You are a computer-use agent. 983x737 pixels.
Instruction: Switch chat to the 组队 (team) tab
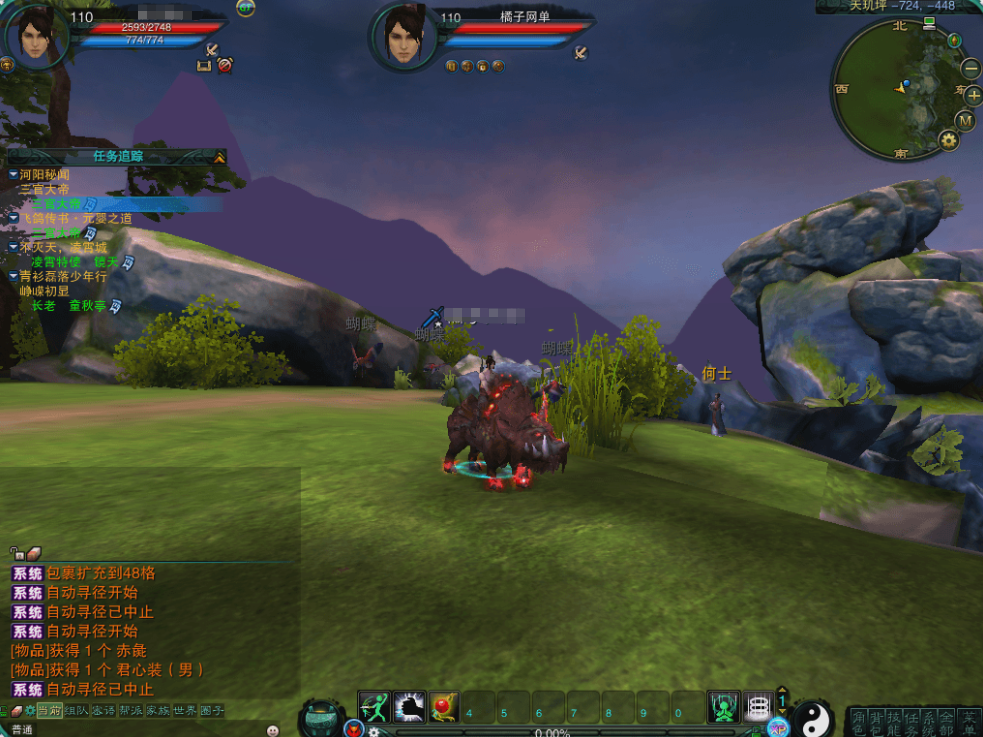tap(77, 711)
